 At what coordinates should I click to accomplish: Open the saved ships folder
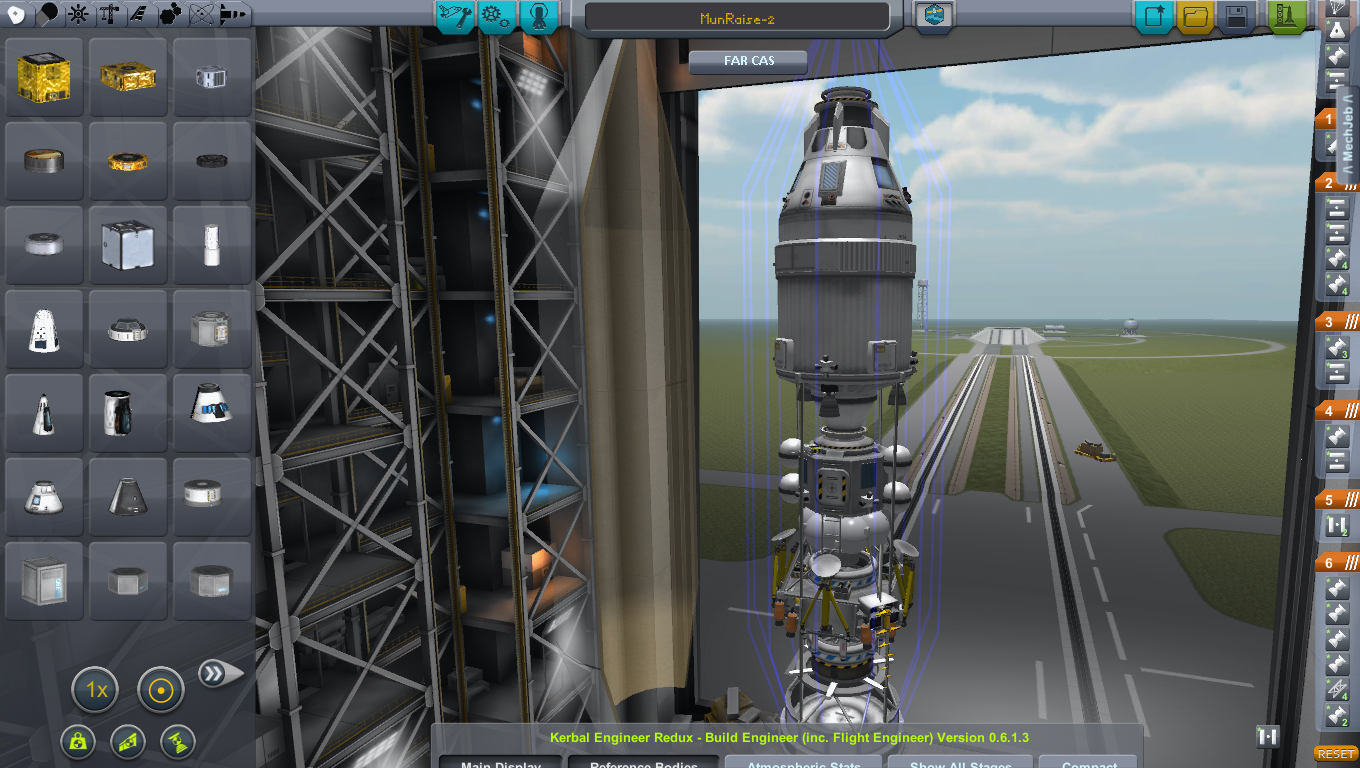point(1194,16)
